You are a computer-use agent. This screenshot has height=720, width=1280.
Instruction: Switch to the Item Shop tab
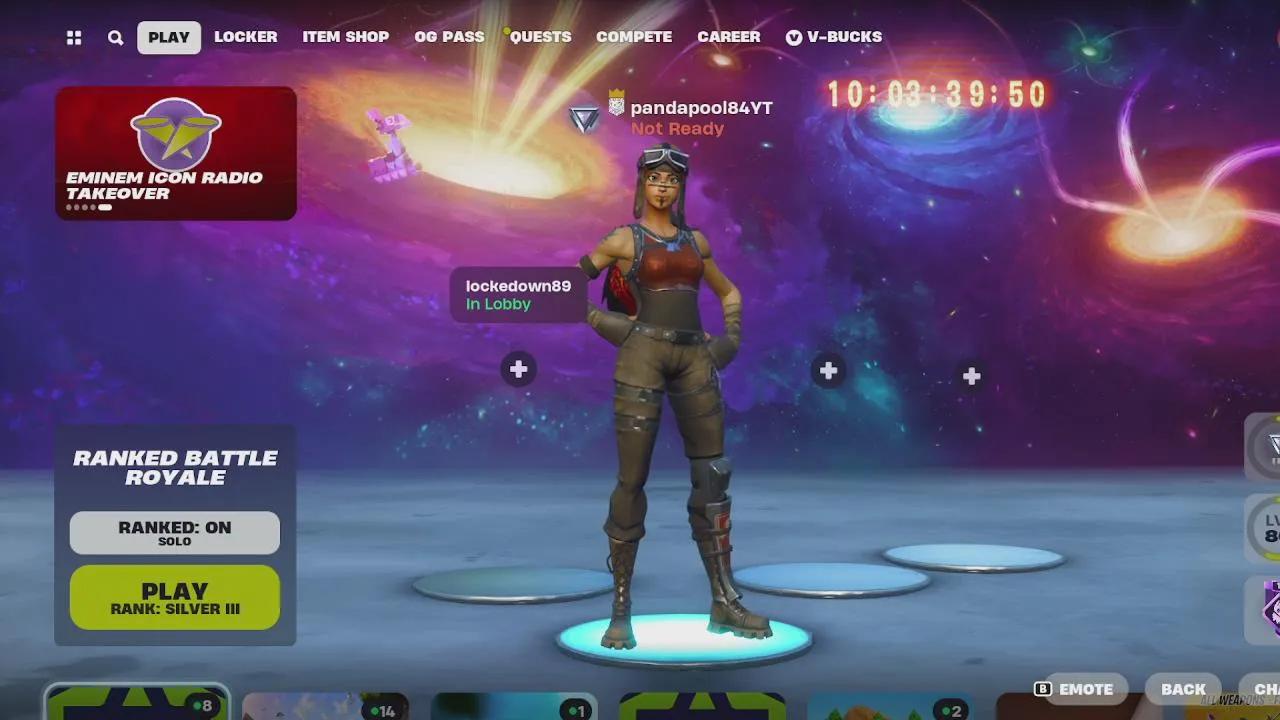pos(346,37)
